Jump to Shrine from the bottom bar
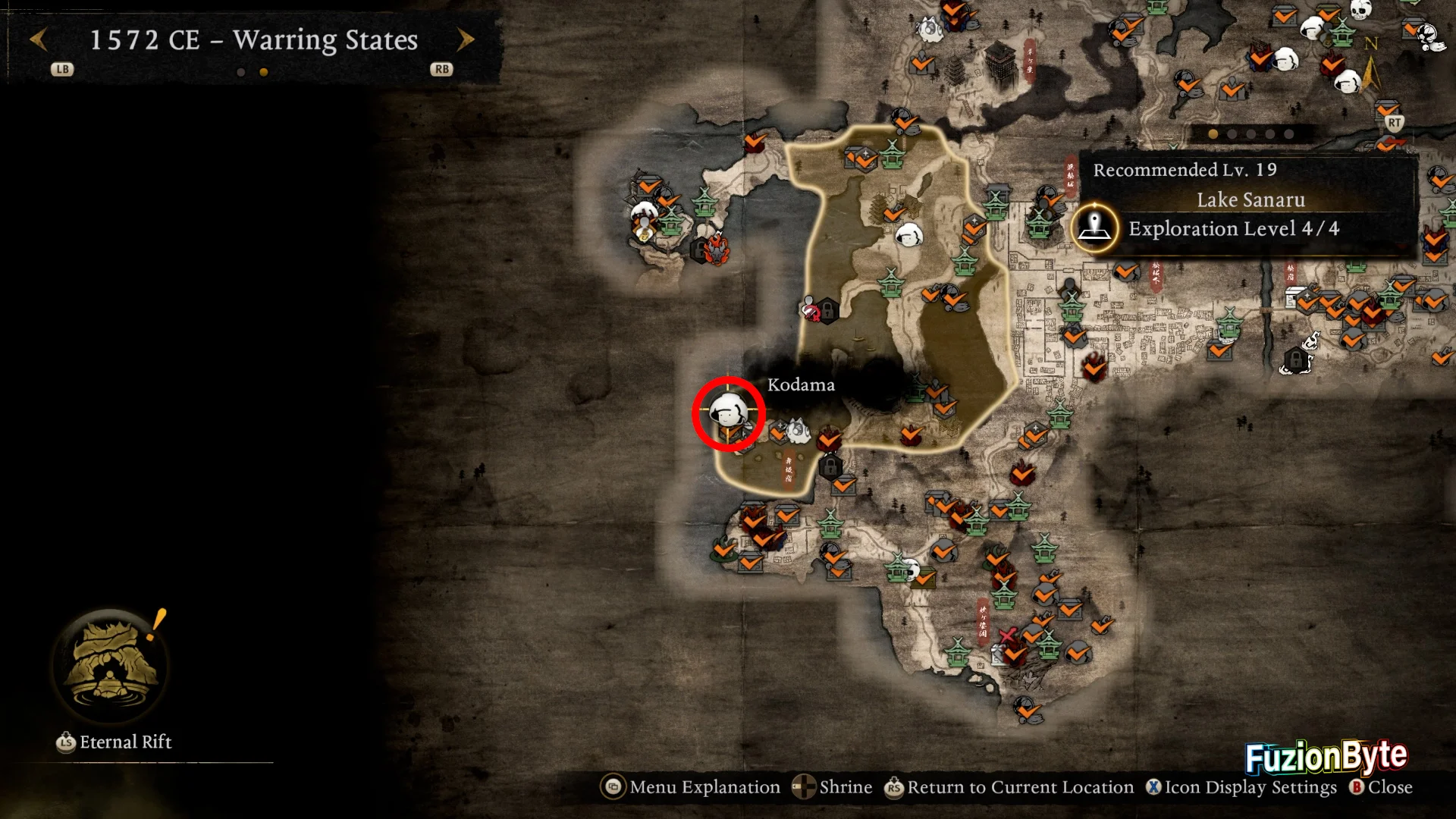The width and height of the screenshot is (1456, 819). point(833,787)
